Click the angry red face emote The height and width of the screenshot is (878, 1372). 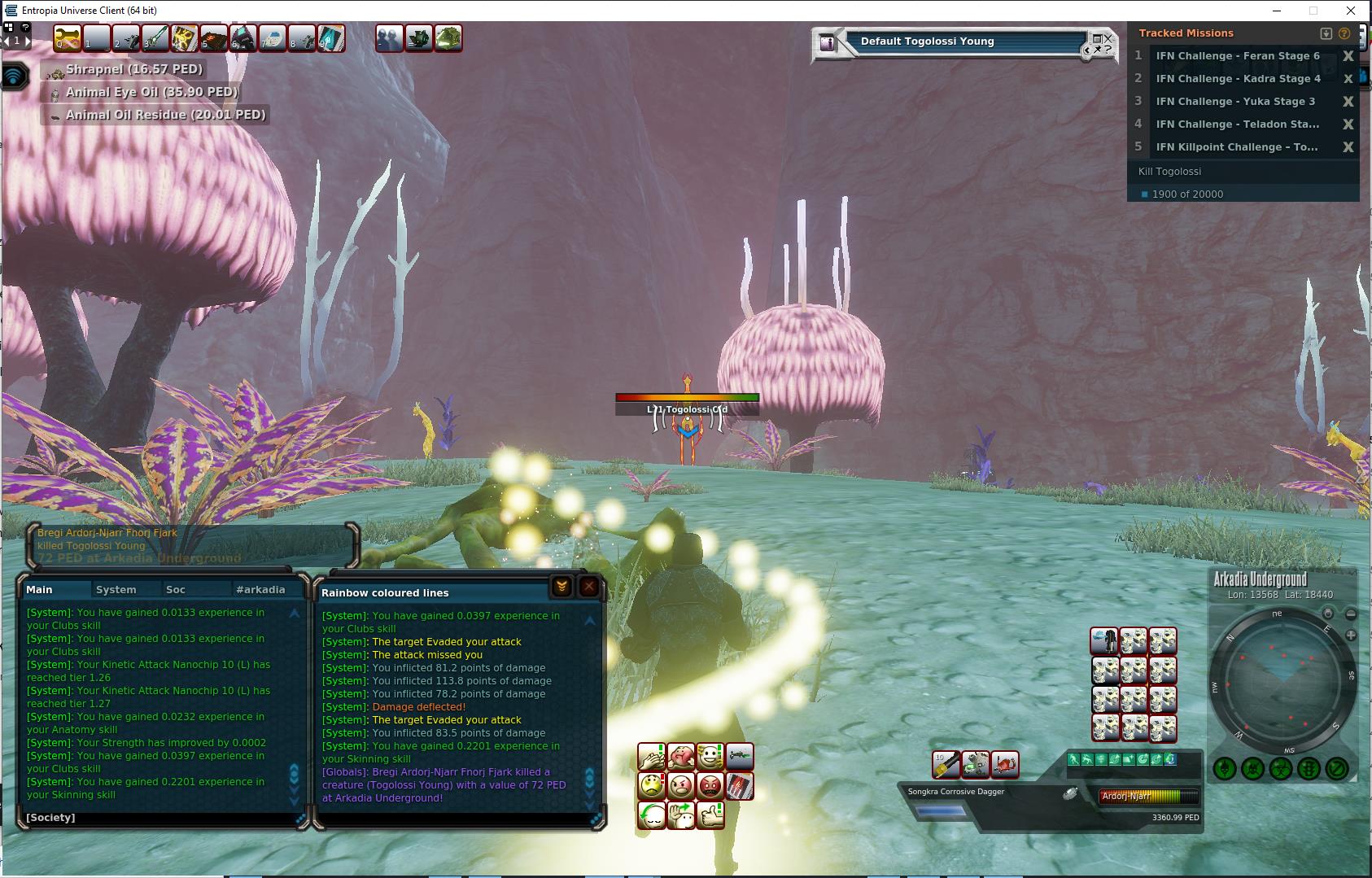point(710,786)
